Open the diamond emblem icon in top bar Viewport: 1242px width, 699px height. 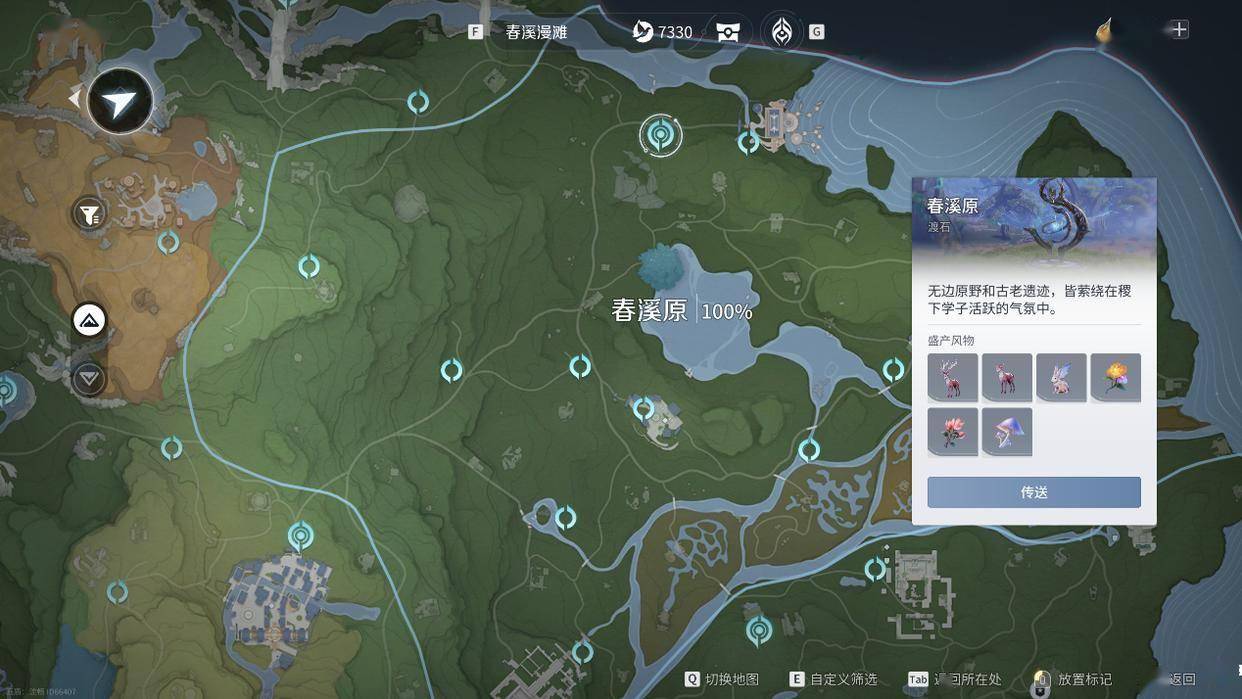click(781, 32)
